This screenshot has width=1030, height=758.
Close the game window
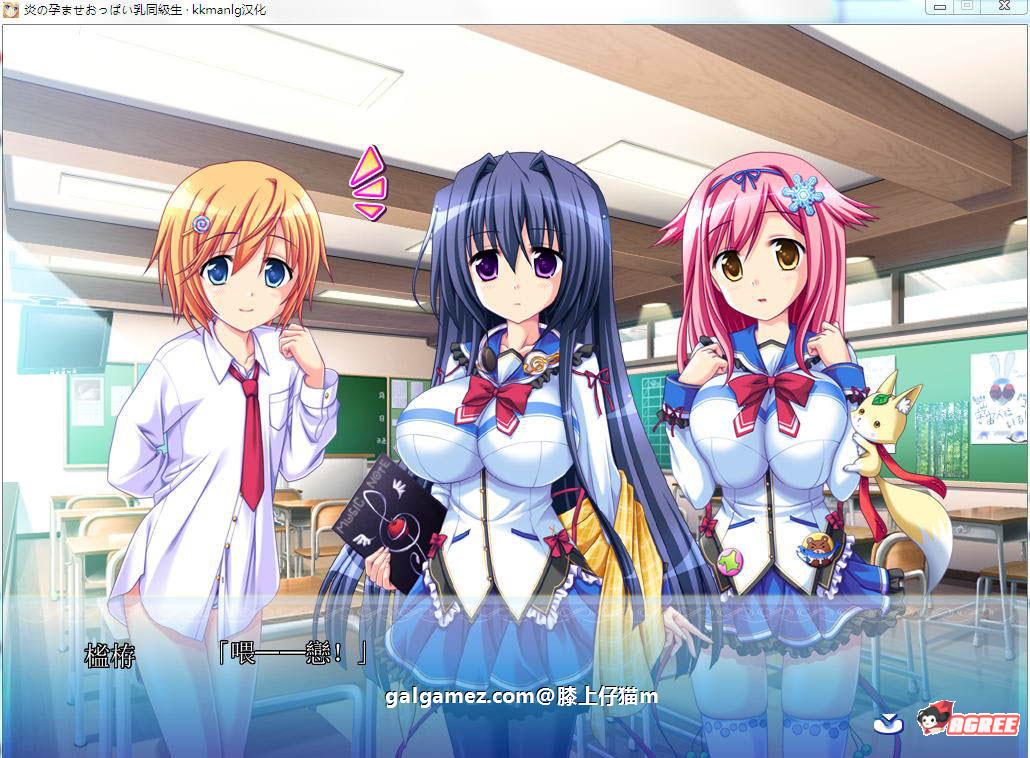click(1003, 7)
